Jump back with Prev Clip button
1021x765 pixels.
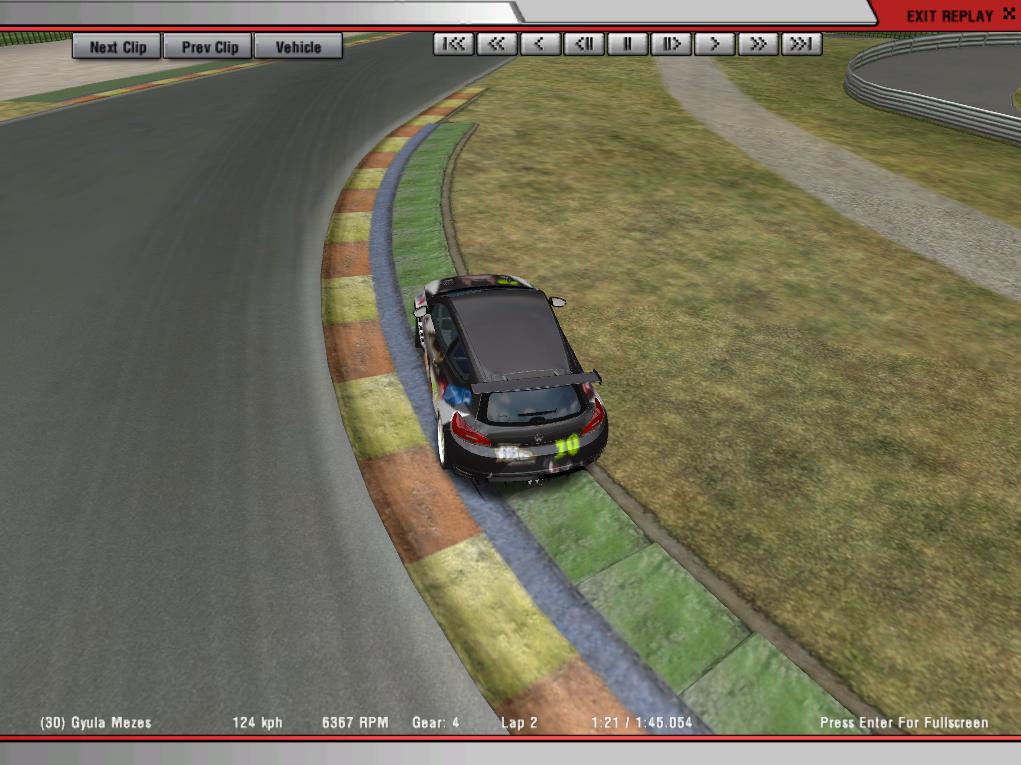(x=210, y=47)
